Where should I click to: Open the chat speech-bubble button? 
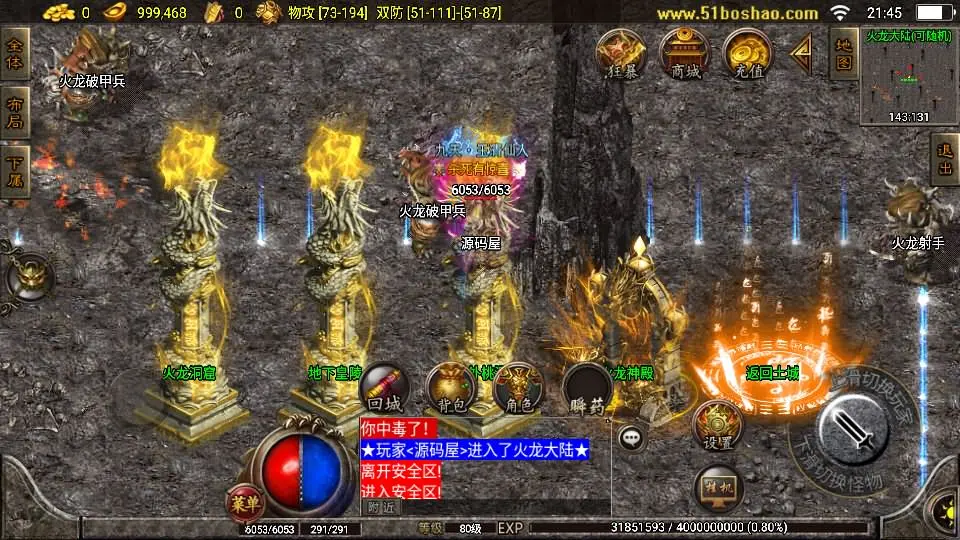coord(630,437)
